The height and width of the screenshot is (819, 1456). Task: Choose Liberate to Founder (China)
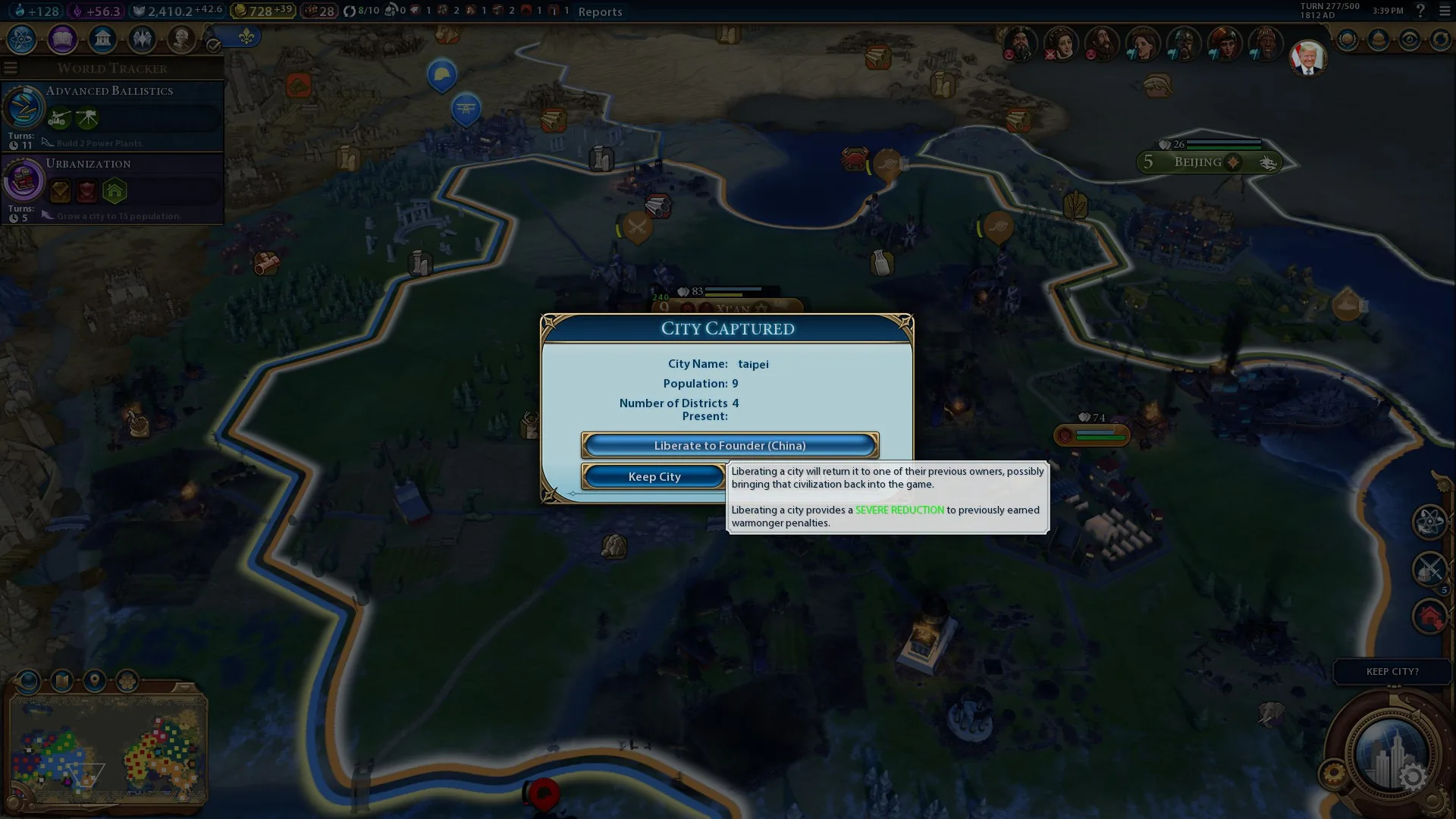(x=730, y=445)
